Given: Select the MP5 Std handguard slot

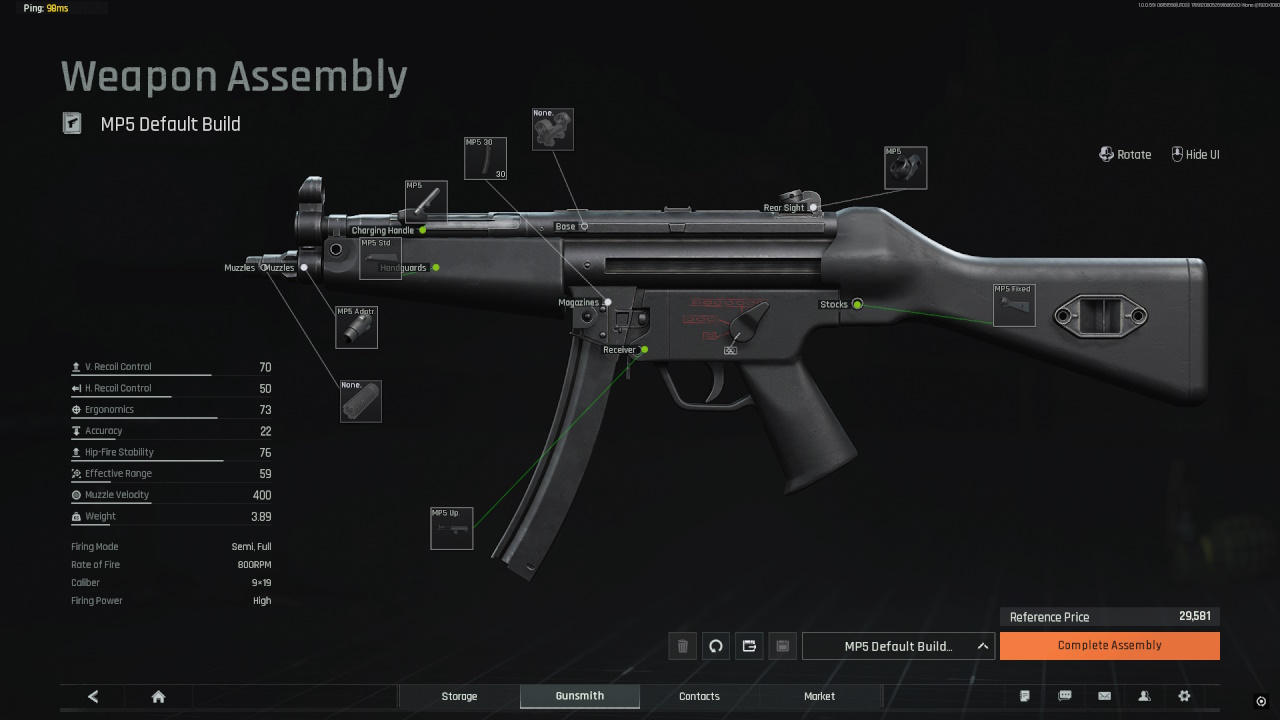Looking at the screenshot, I should (x=380, y=258).
